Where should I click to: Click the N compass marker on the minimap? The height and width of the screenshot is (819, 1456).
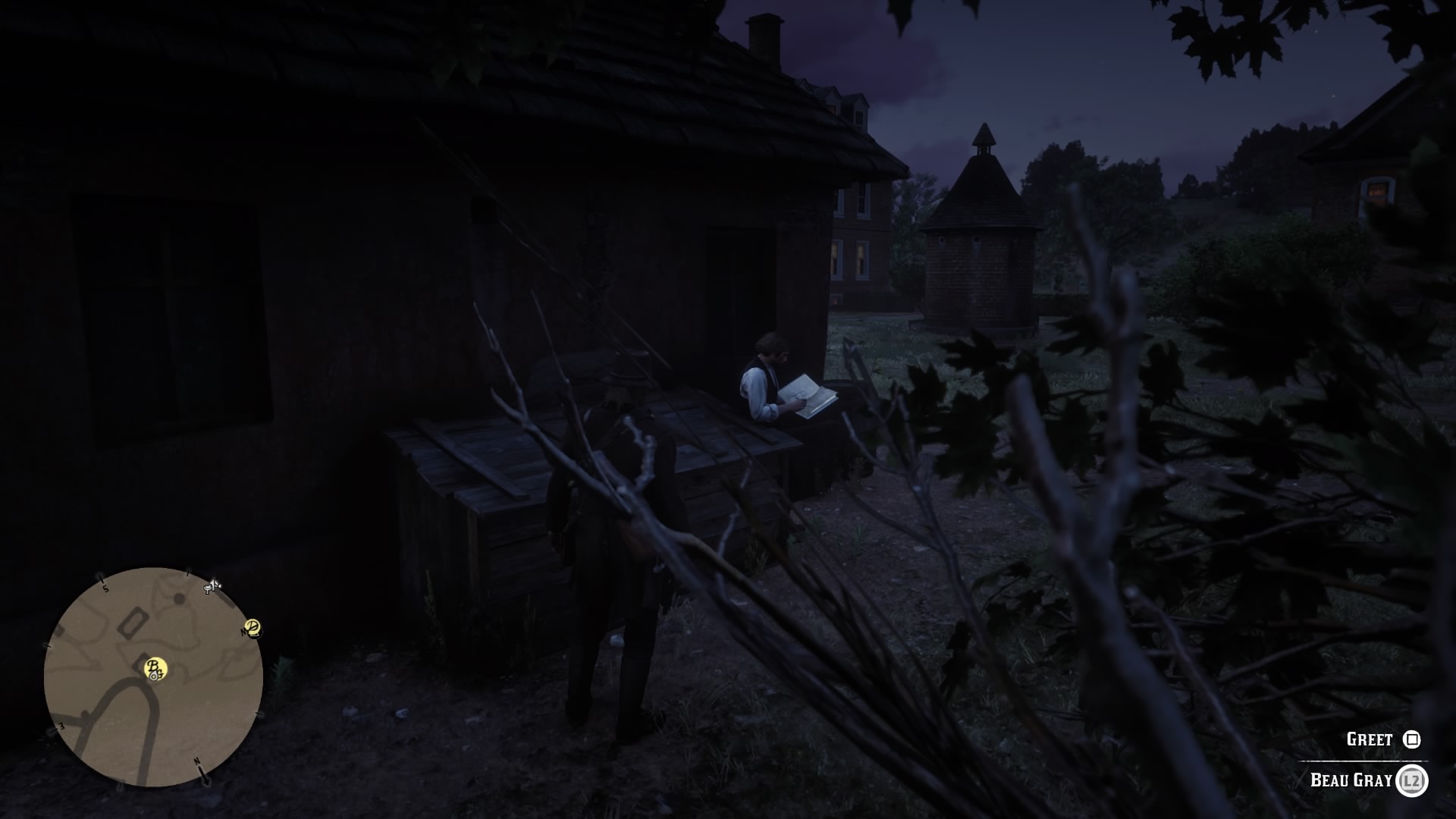tap(196, 760)
